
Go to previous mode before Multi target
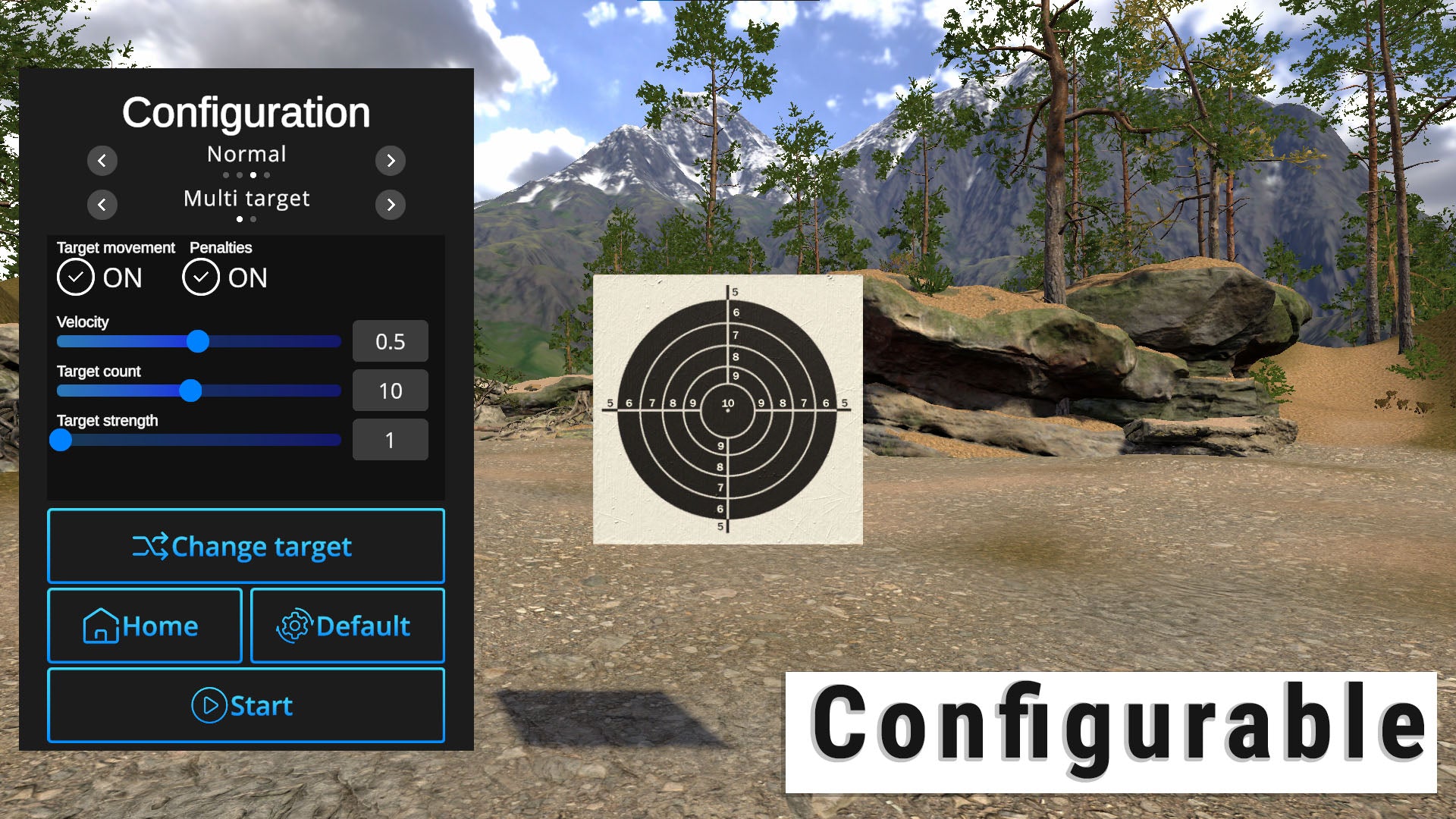click(102, 205)
